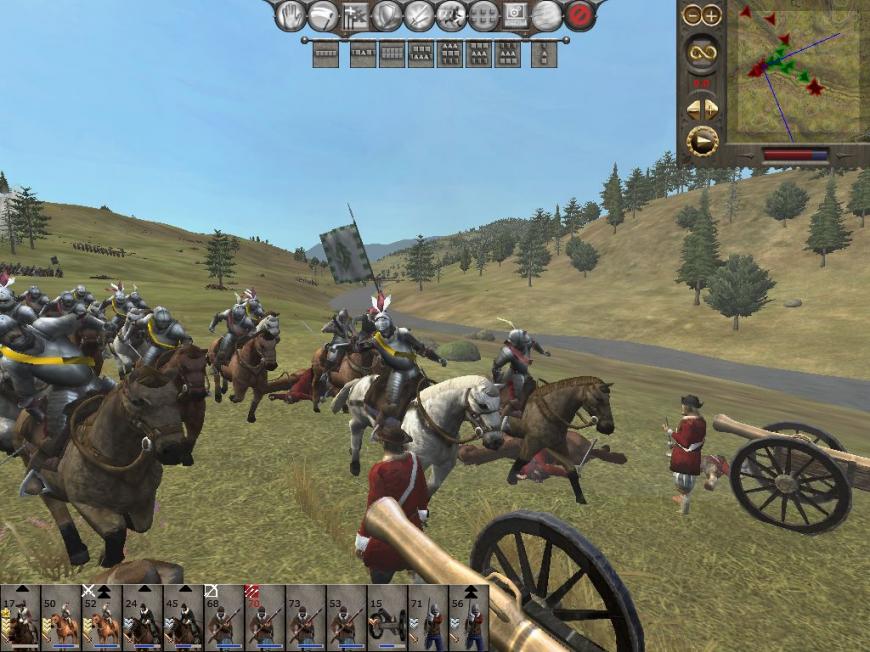The height and width of the screenshot is (652, 870).
Task: Zoom in the minimap with plus
Action: coord(711,15)
